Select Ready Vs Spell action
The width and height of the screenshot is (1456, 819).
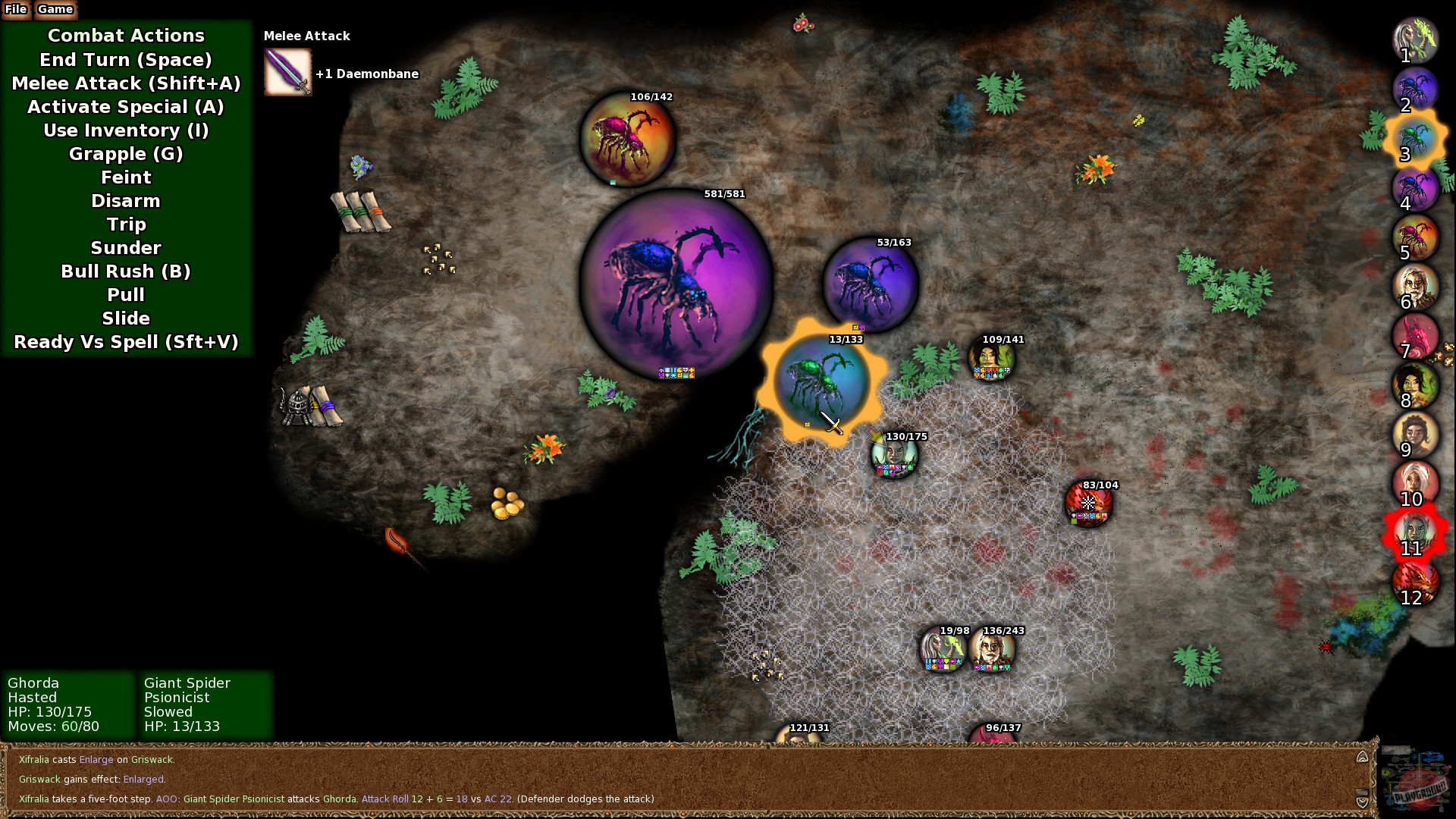(126, 342)
